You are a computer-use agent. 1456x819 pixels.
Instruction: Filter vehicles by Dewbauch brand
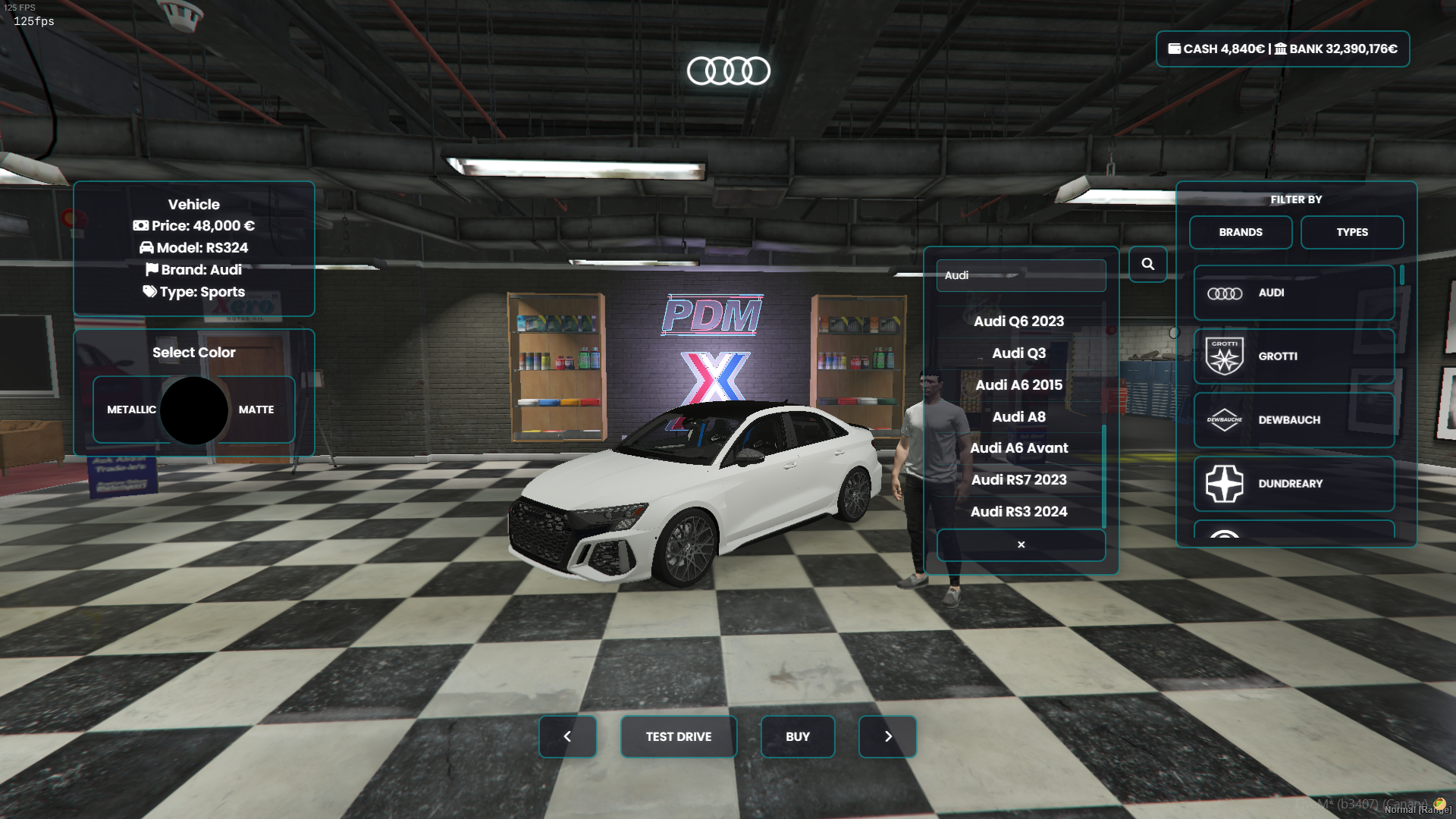tap(1294, 420)
